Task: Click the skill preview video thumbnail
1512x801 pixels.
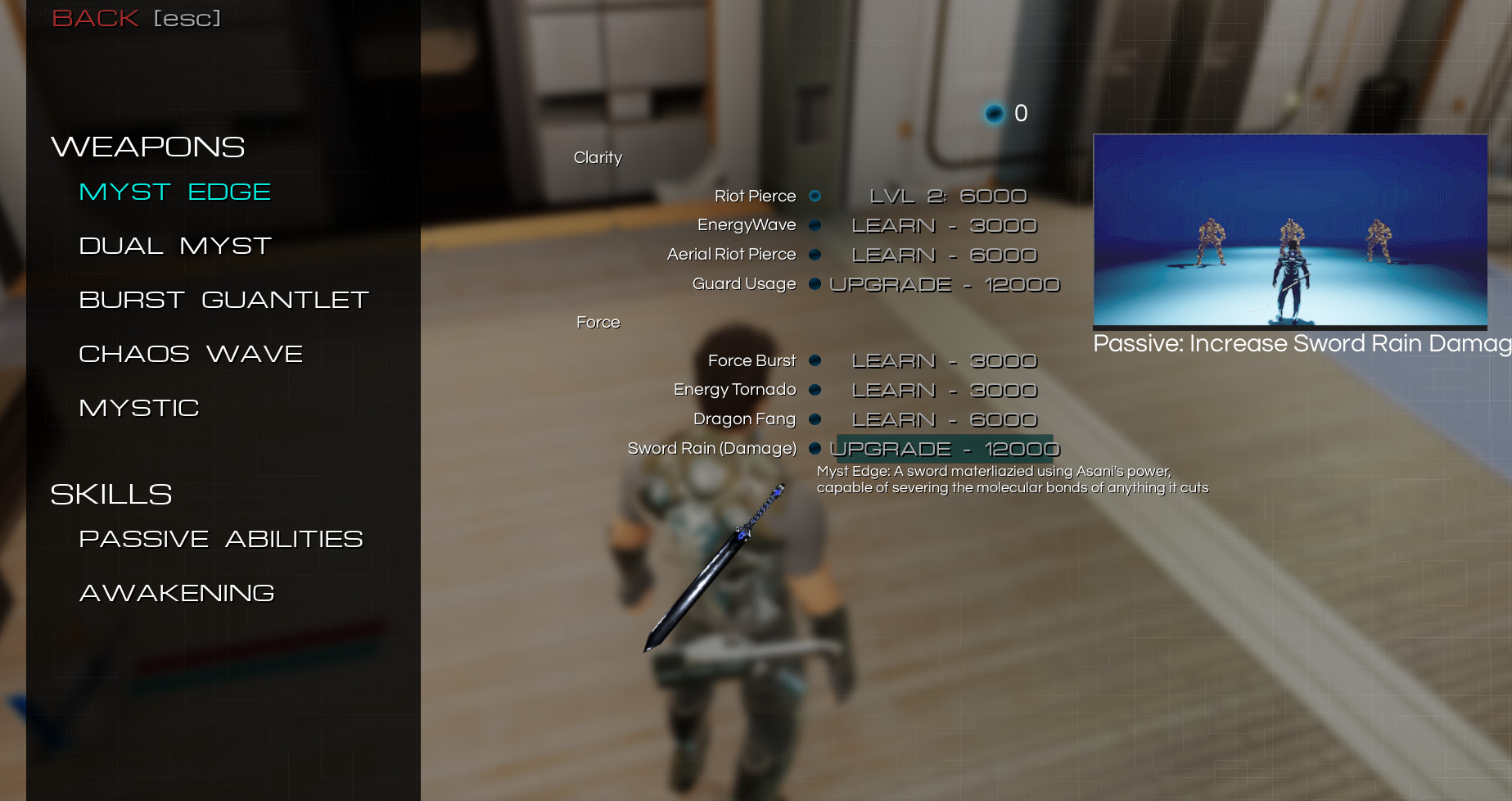Action: (1291, 231)
